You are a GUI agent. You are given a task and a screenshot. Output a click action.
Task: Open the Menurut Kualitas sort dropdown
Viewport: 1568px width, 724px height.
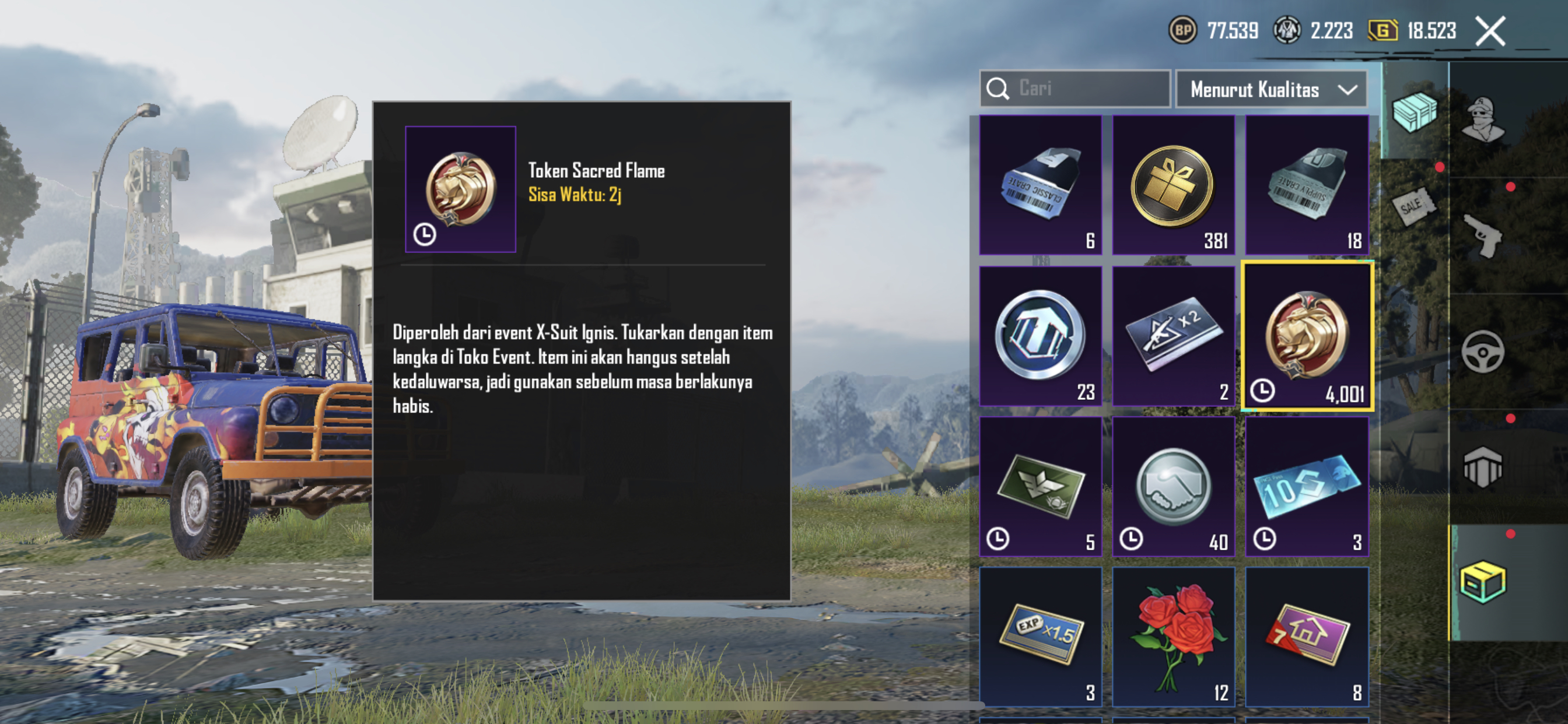point(1272,89)
